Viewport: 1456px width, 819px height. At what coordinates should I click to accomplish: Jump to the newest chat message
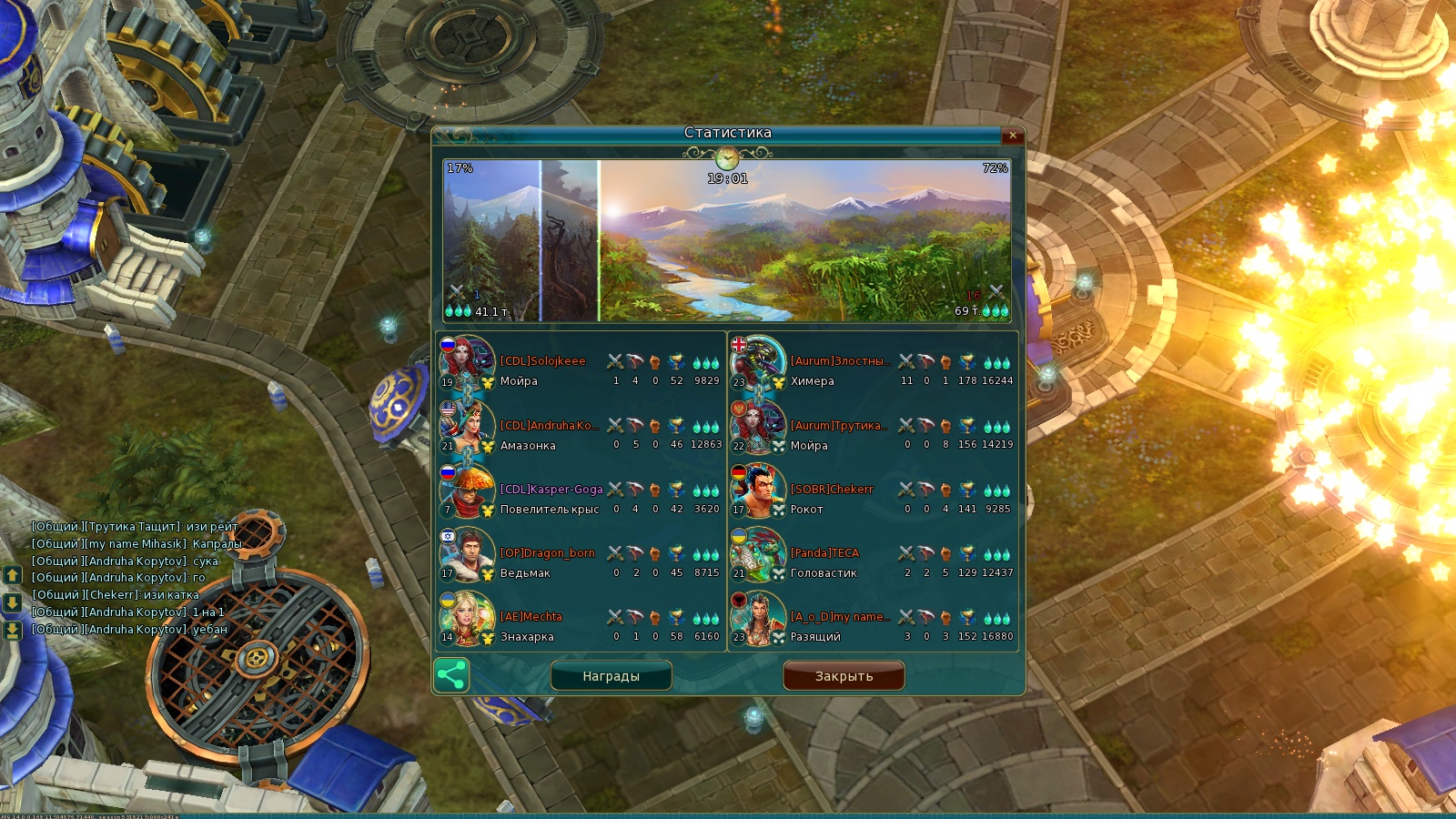13,630
